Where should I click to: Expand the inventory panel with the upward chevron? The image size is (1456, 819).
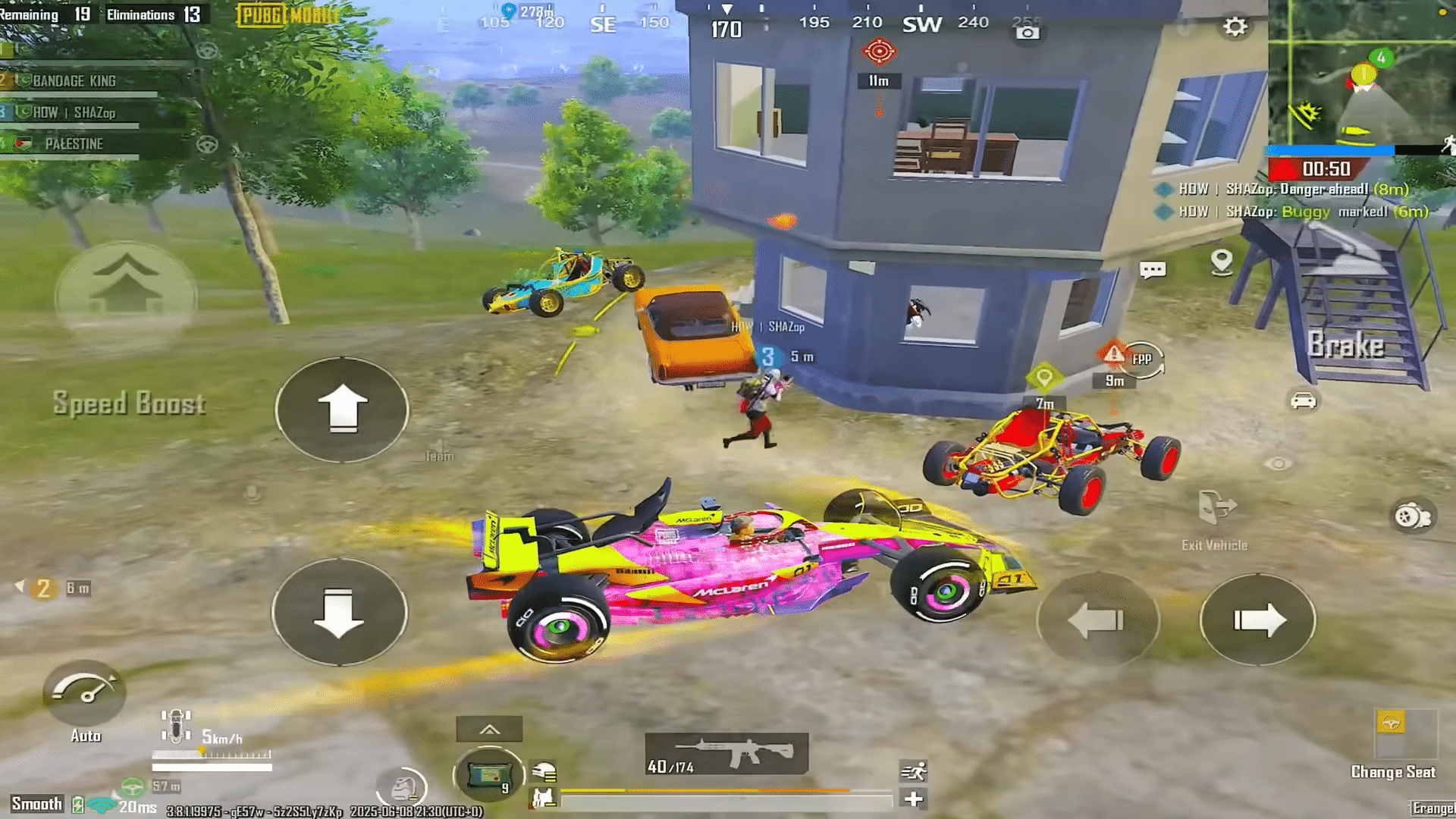pos(488,727)
